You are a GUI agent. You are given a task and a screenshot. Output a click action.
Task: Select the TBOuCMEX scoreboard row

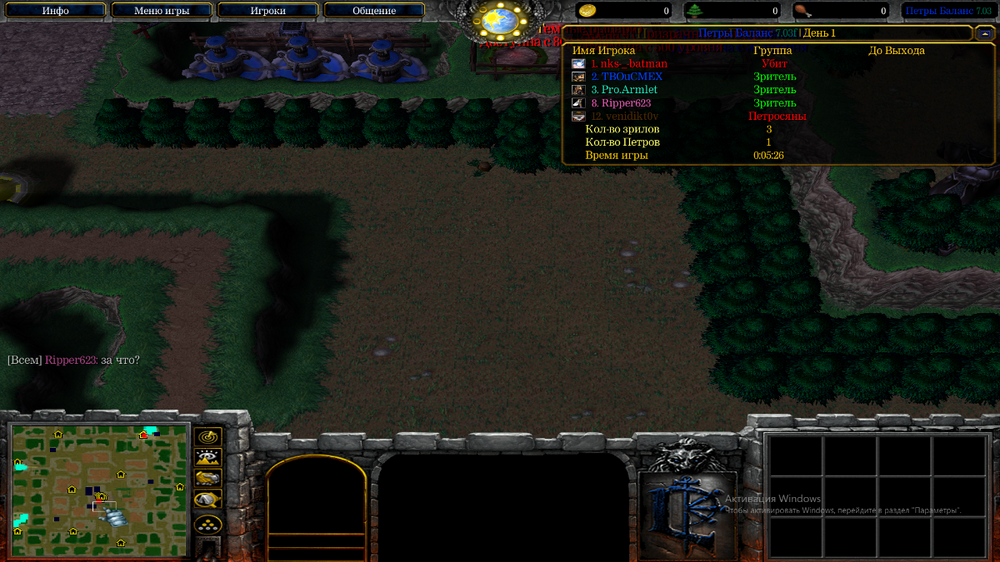click(x=626, y=77)
